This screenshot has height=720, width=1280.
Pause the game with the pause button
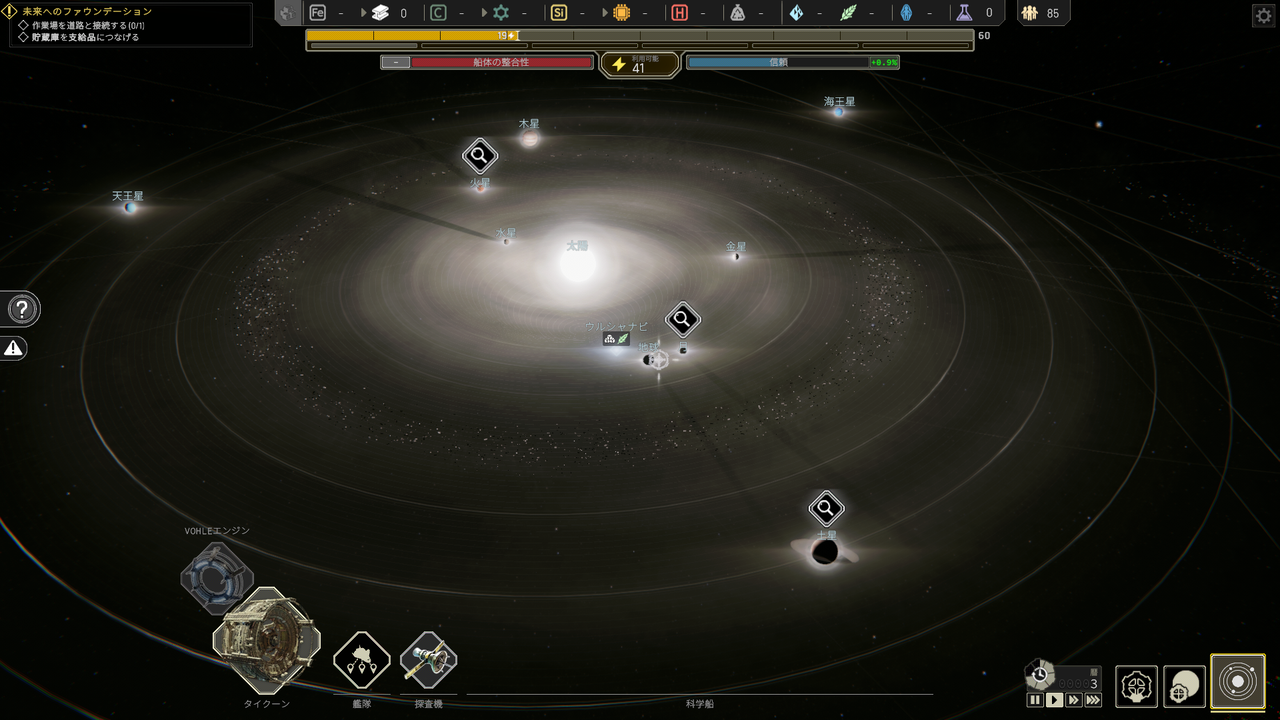[1037, 701]
